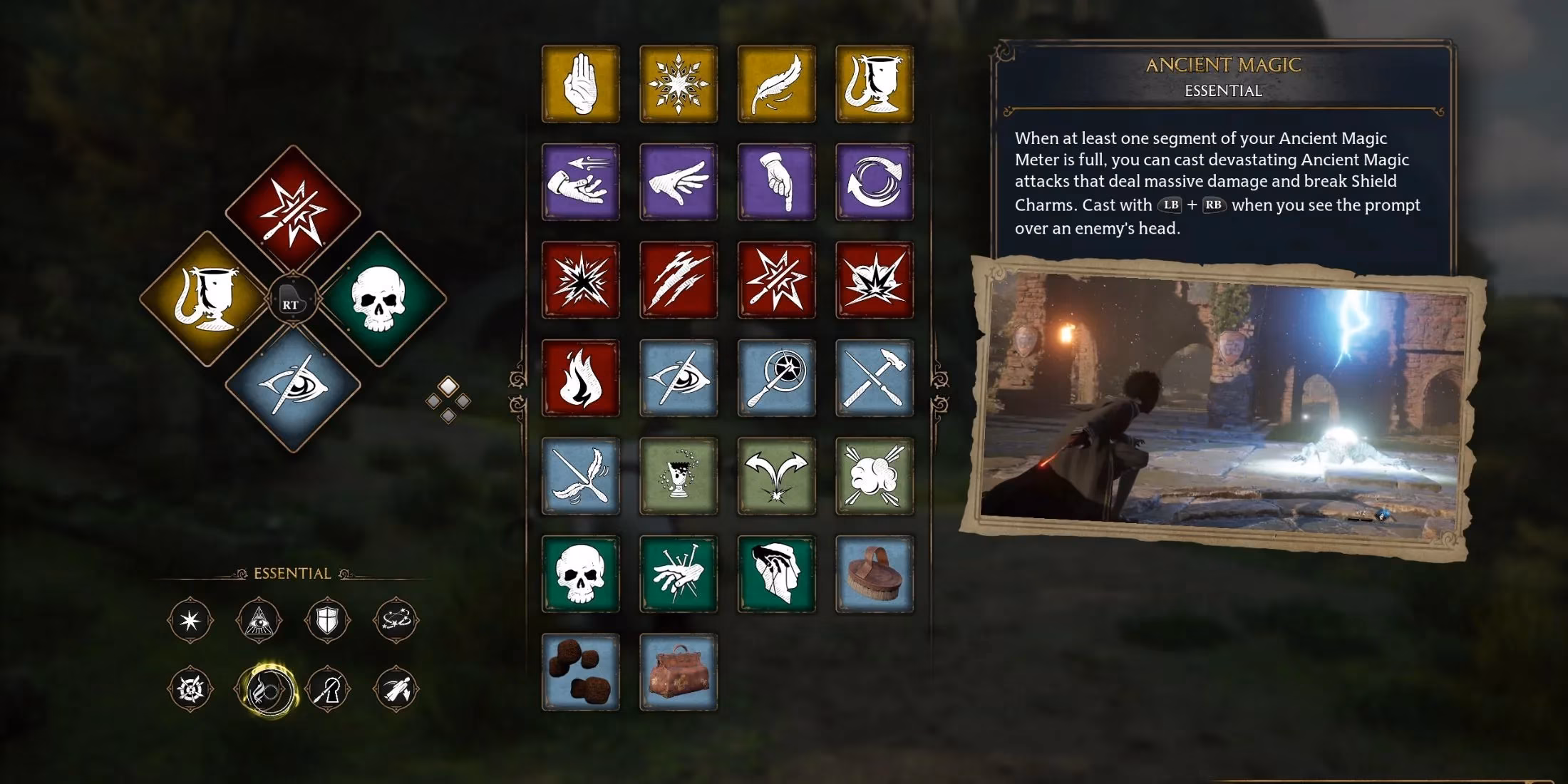Choose the Imperio face-in-hand tile

(x=776, y=574)
